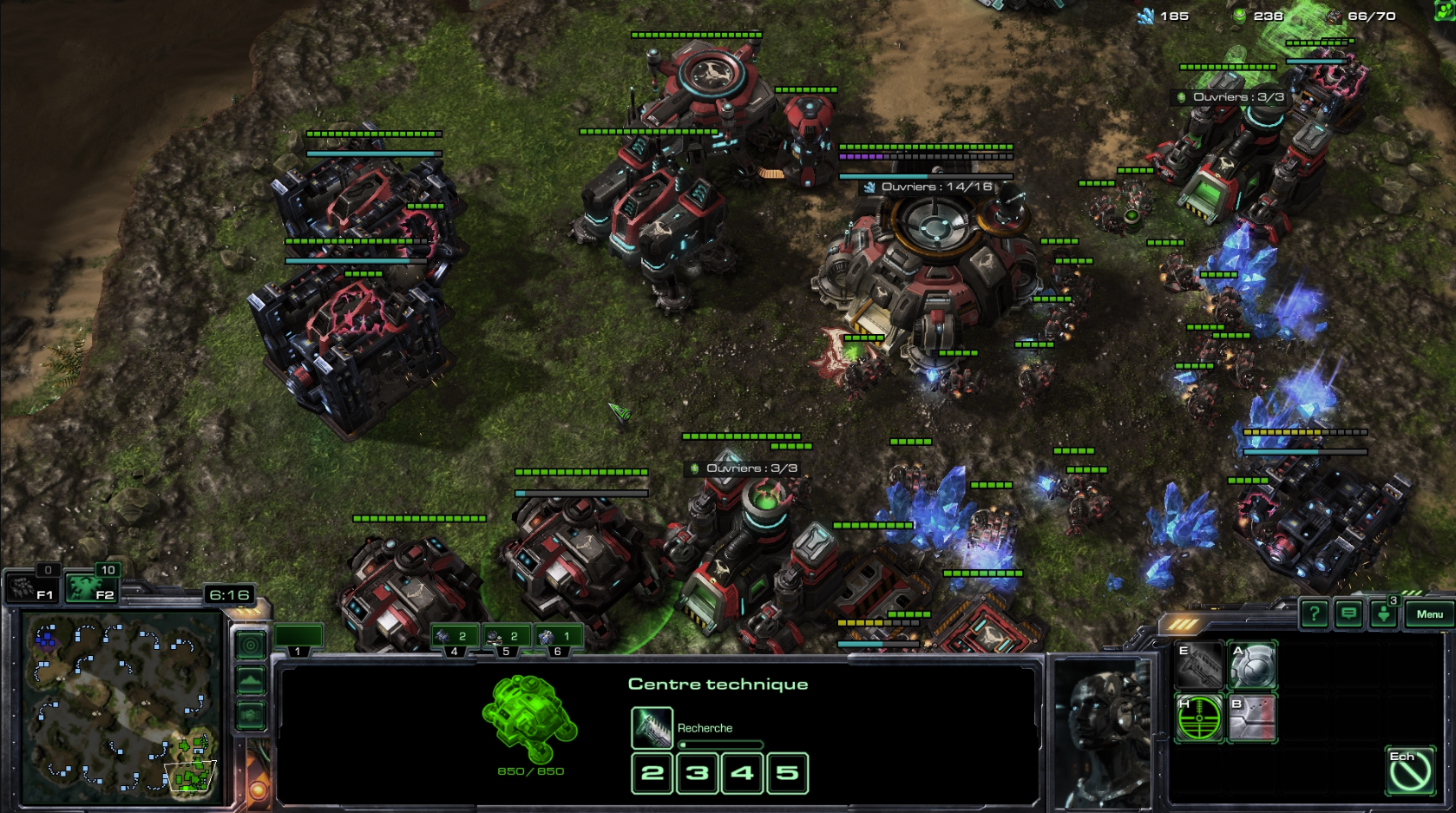Cancel the research with the Ech button
1456x813 pixels.
tap(1412, 770)
